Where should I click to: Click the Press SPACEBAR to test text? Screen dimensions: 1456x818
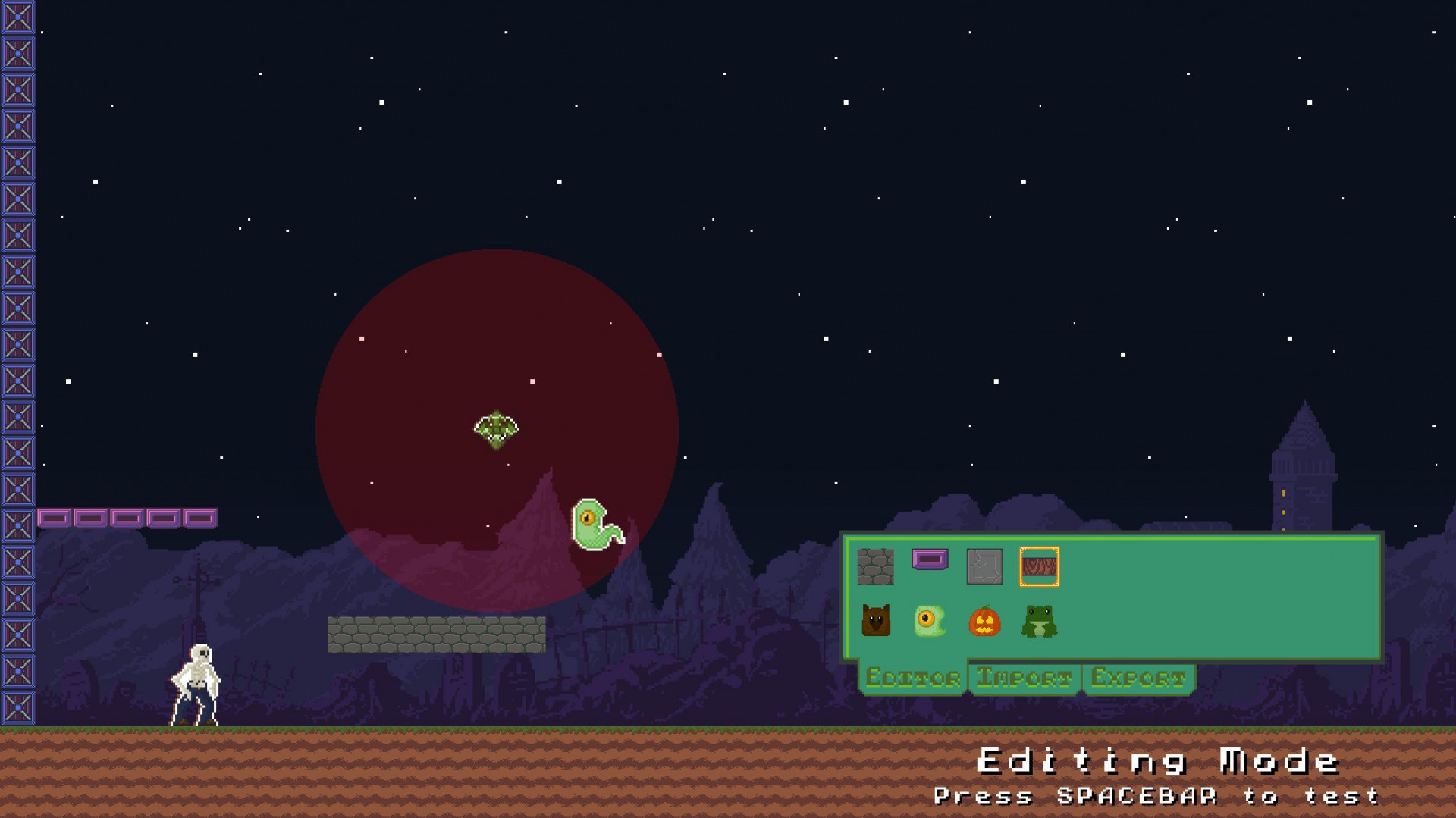[1156, 797]
